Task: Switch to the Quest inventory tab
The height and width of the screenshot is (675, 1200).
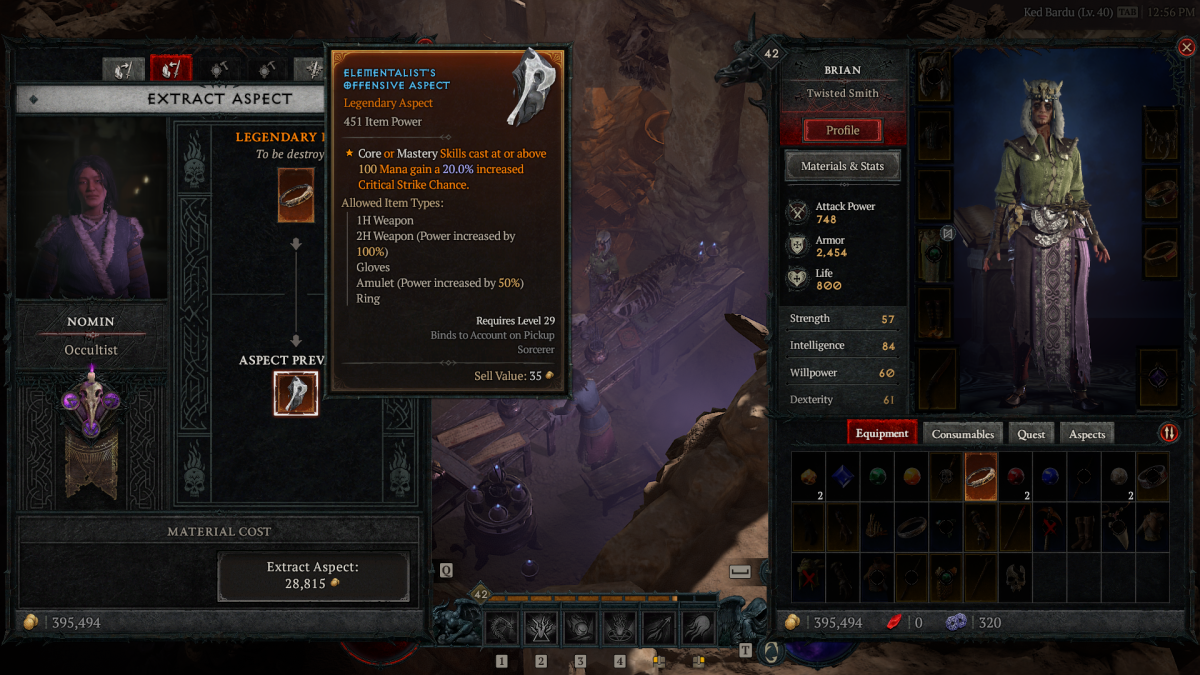Action: (1031, 434)
